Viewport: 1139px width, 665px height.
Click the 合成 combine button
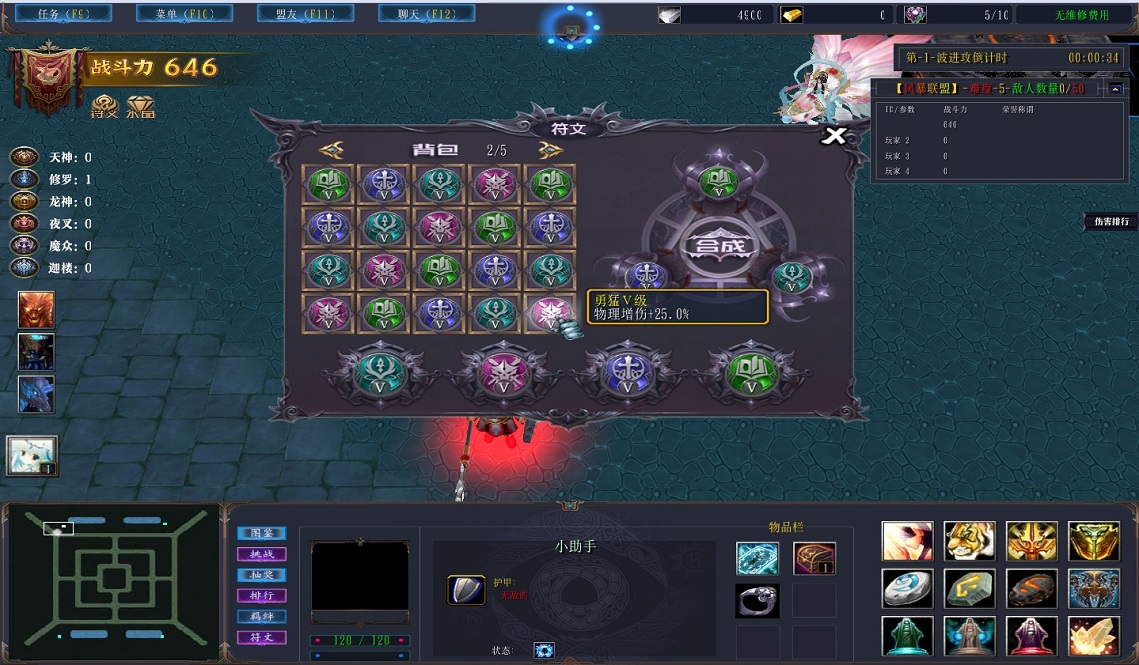click(715, 243)
